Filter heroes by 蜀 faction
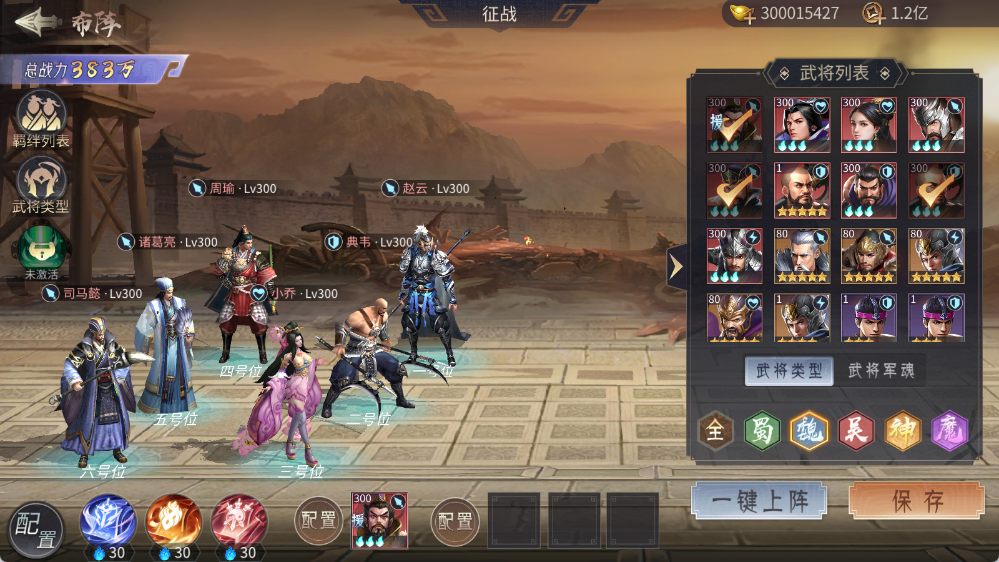The width and height of the screenshot is (999, 562). click(762, 431)
